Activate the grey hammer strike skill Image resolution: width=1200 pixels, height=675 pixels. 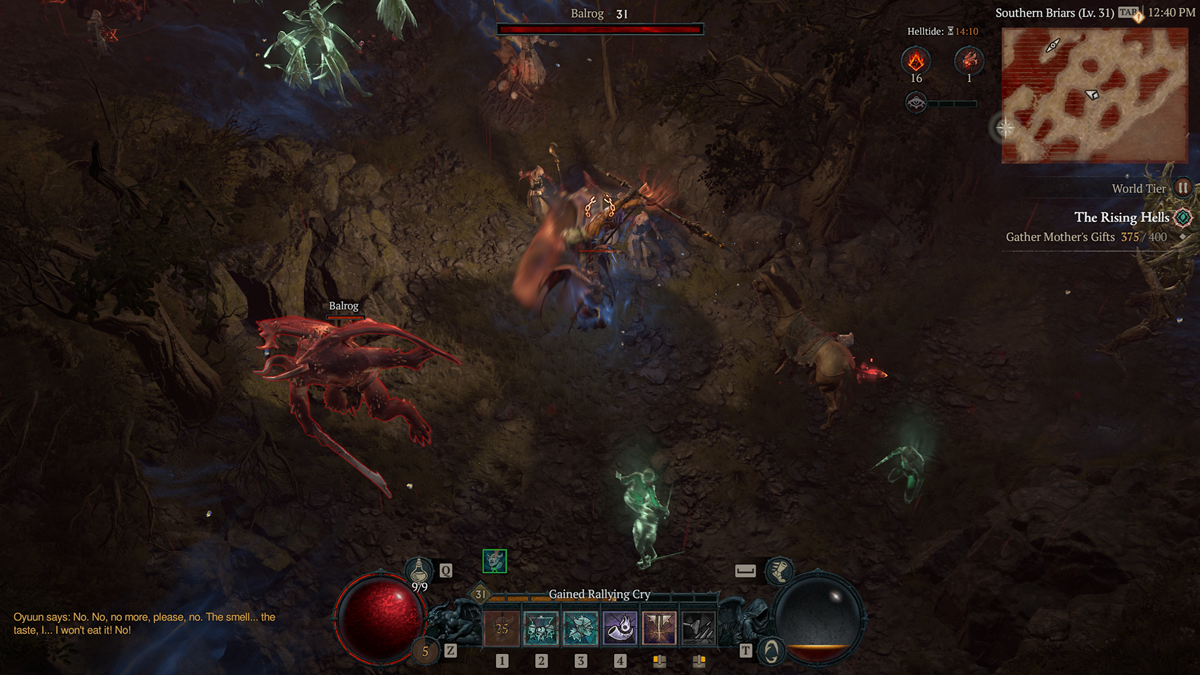coord(698,628)
